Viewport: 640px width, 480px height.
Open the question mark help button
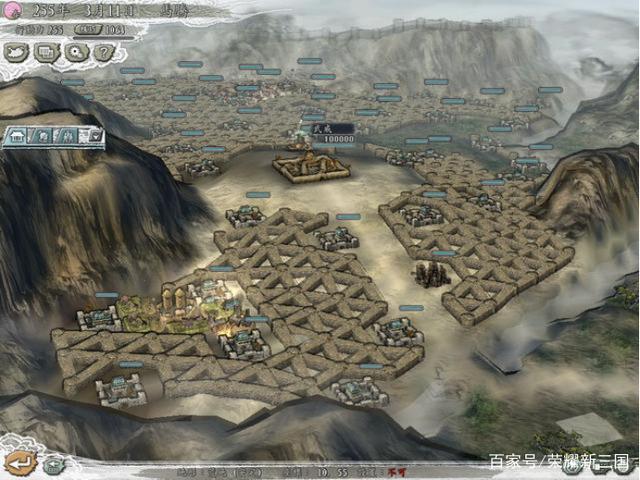[x=103, y=53]
